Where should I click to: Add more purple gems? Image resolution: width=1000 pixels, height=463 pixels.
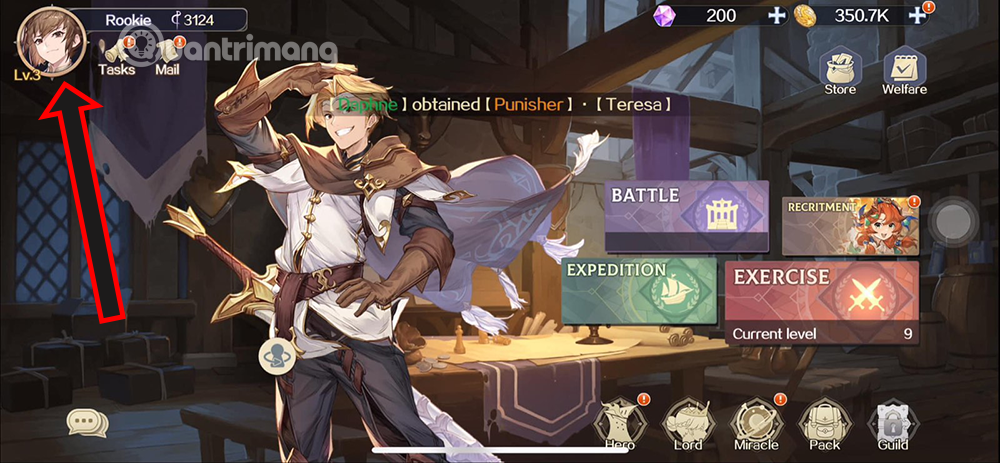[777, 16]
